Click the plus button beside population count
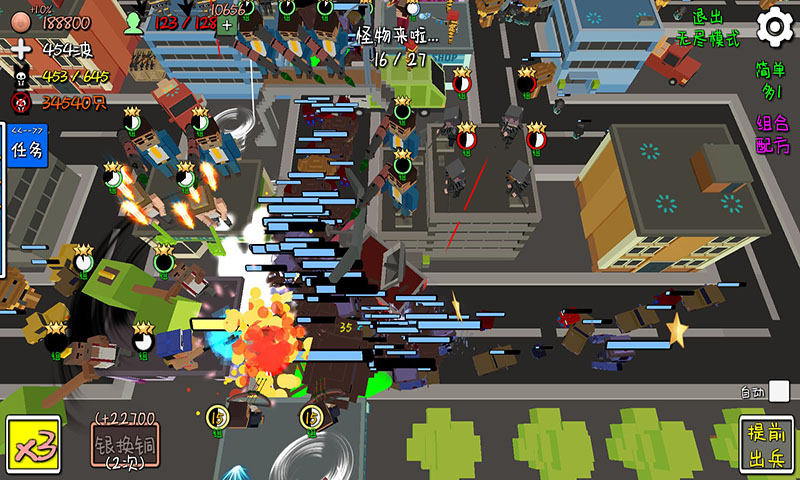Image resolution: width=800 pixels, height=480 pixels. [227, 24]
